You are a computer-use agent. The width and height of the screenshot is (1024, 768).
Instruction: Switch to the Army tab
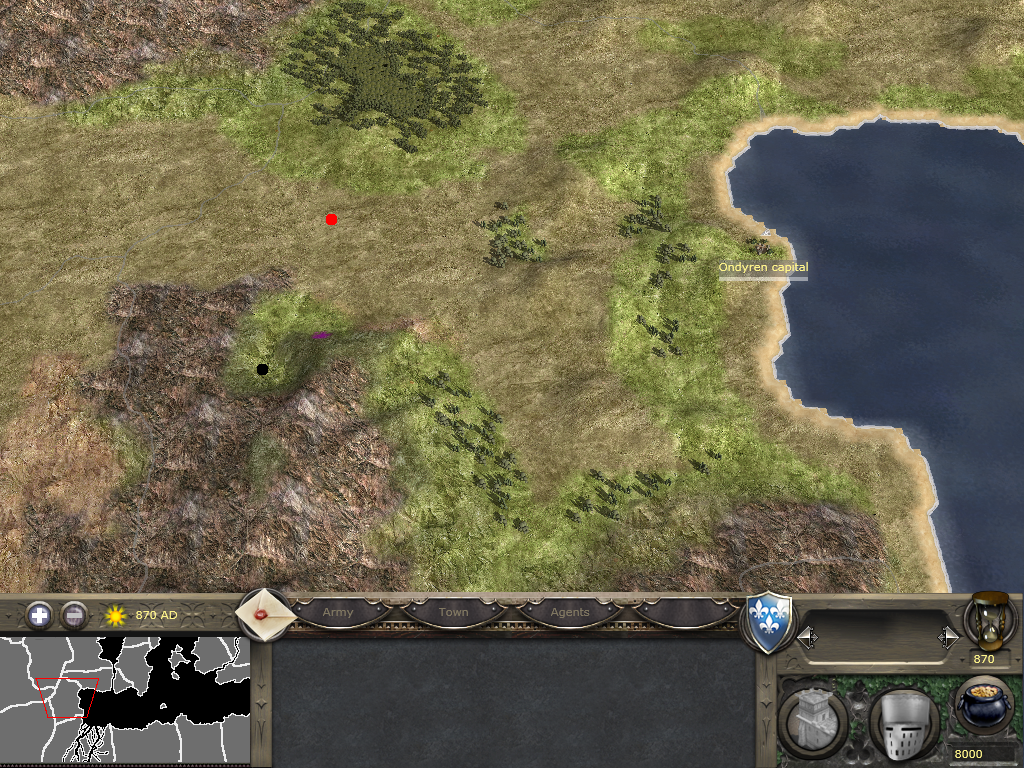338,612
